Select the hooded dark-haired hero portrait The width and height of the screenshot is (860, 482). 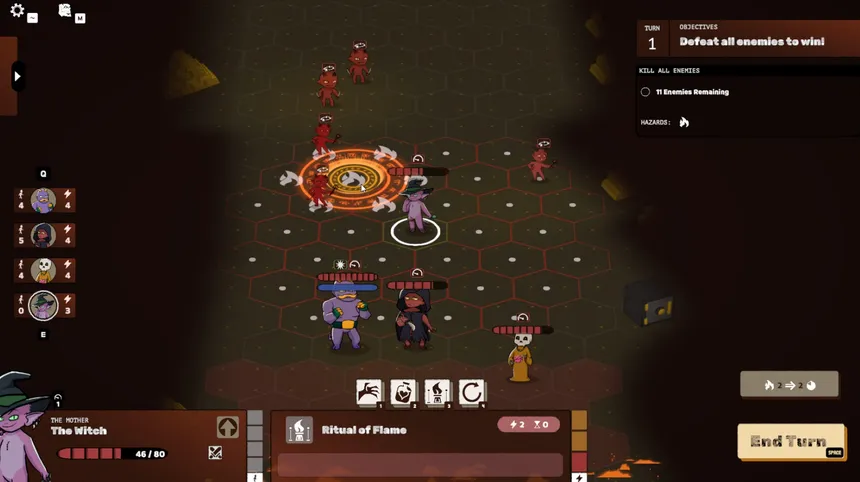[43, 235]
